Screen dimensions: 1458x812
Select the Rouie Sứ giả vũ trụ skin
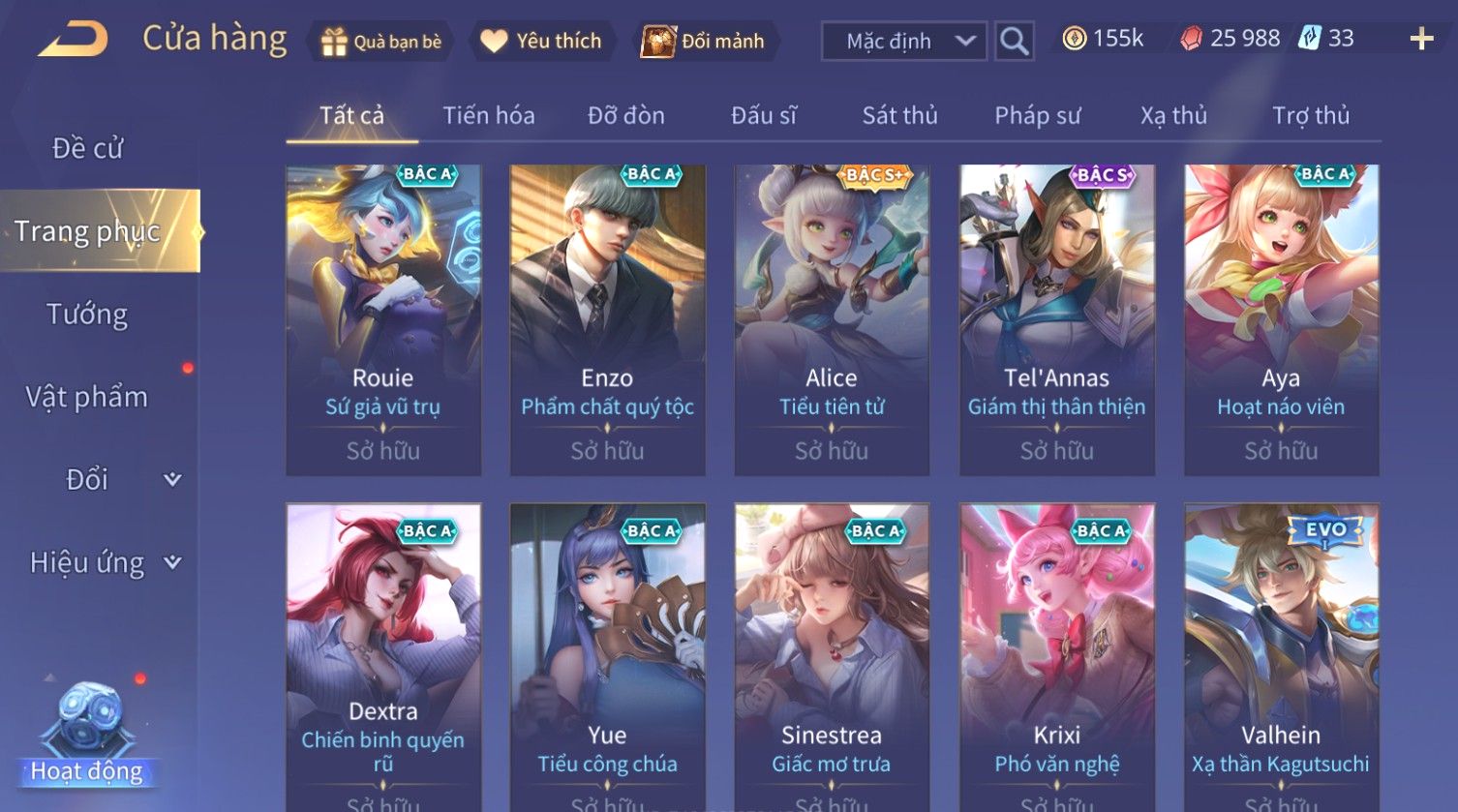pos(383,319)
